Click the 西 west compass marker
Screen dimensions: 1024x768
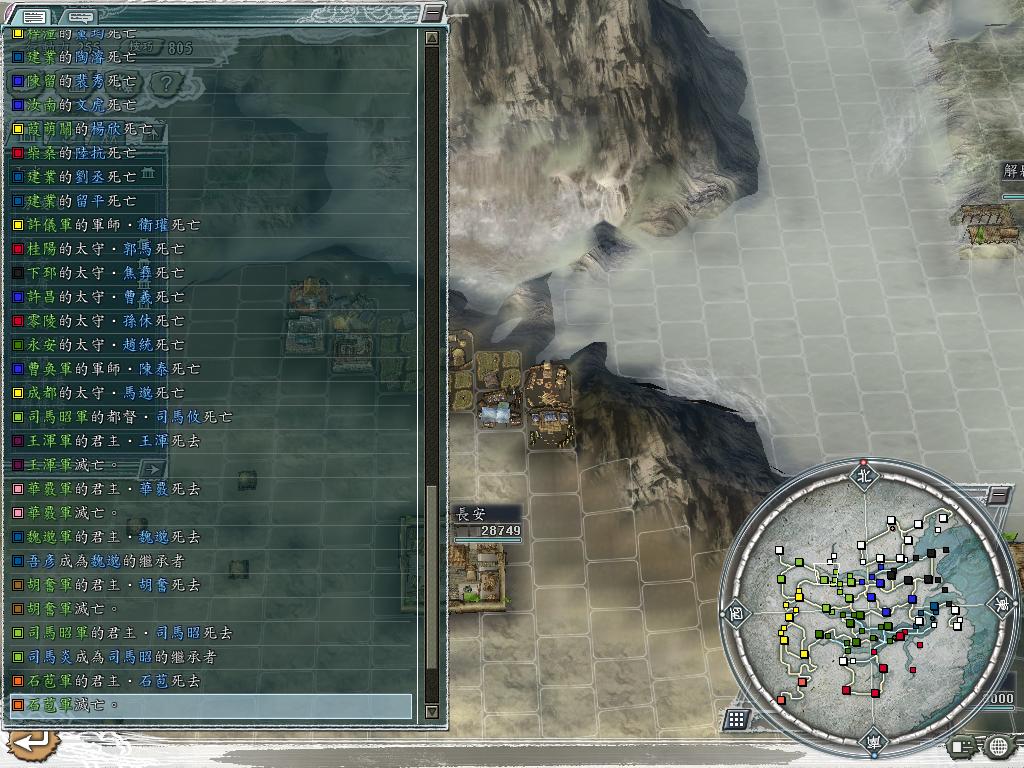(735, 611)
